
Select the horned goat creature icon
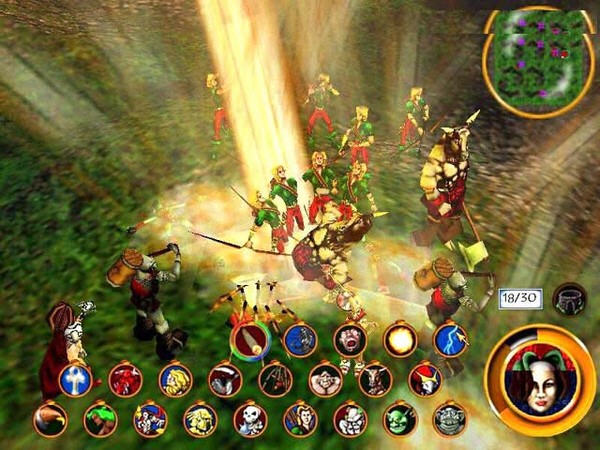(375, 380)
